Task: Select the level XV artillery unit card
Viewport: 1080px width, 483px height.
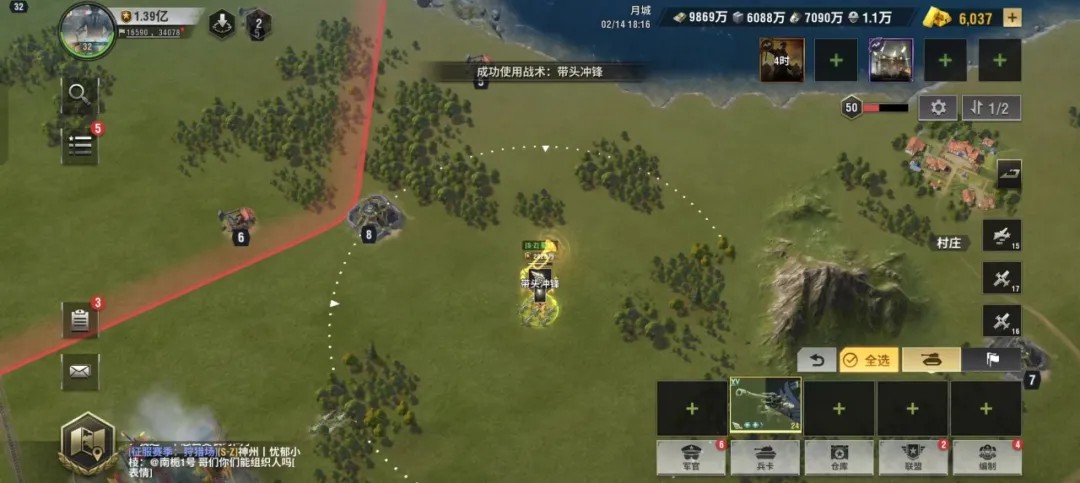Action: click(765, 405)
